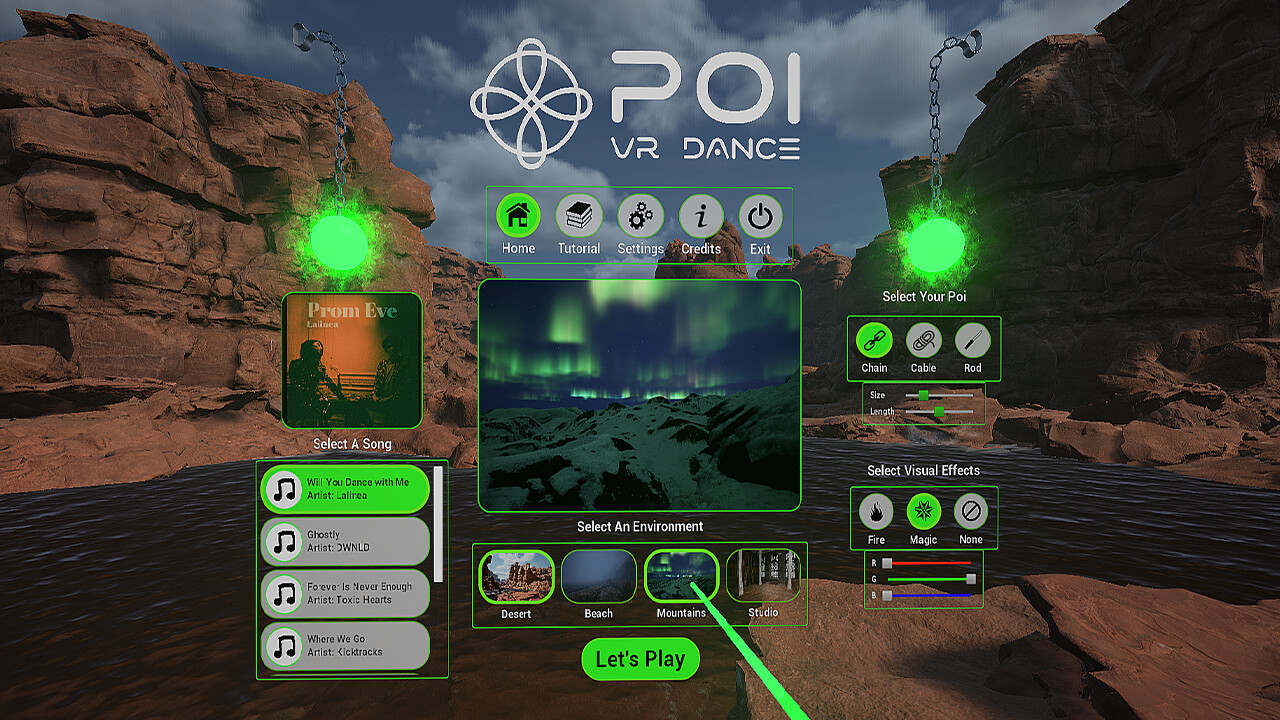
Task: Open the Home menu icon
Action: 516,214
